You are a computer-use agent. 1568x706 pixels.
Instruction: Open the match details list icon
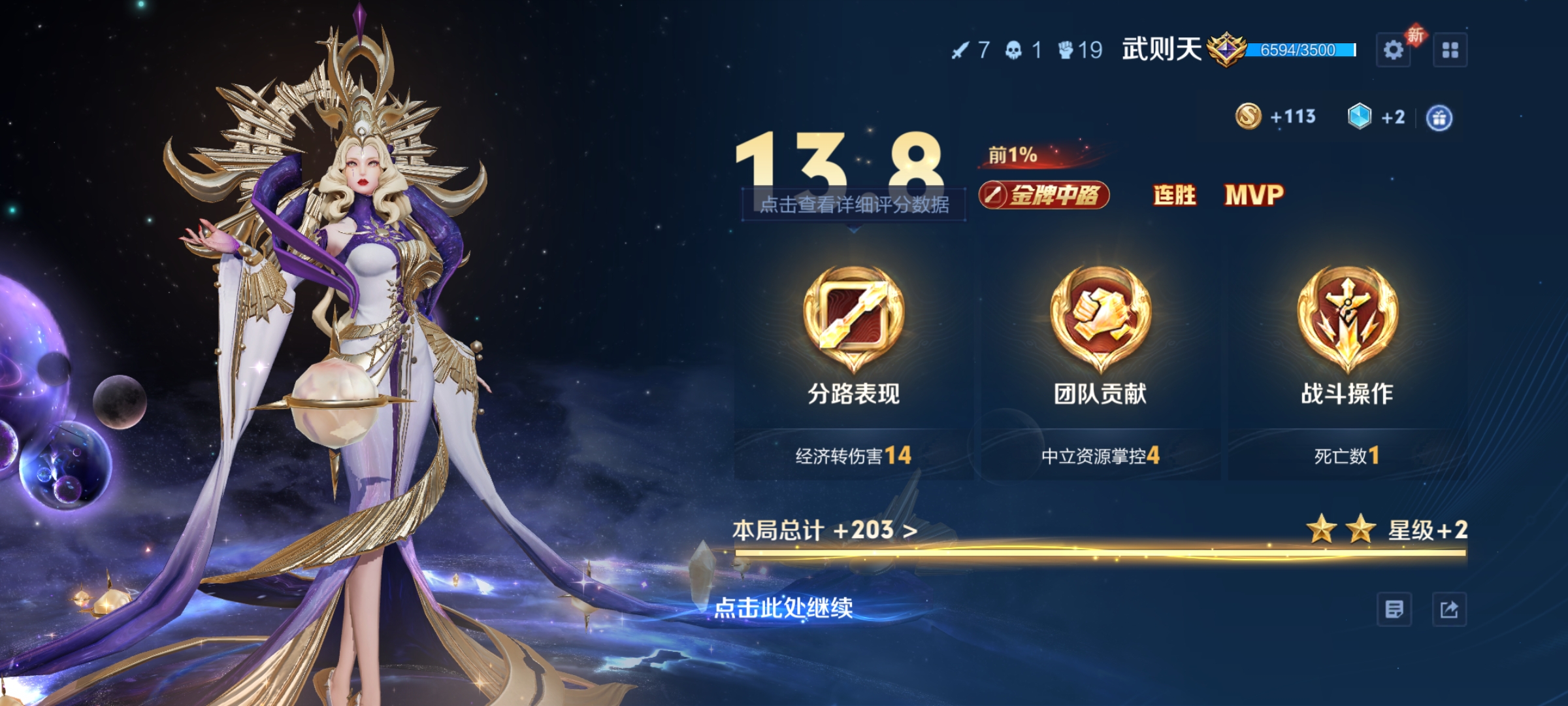click(x=1394, y=610)
